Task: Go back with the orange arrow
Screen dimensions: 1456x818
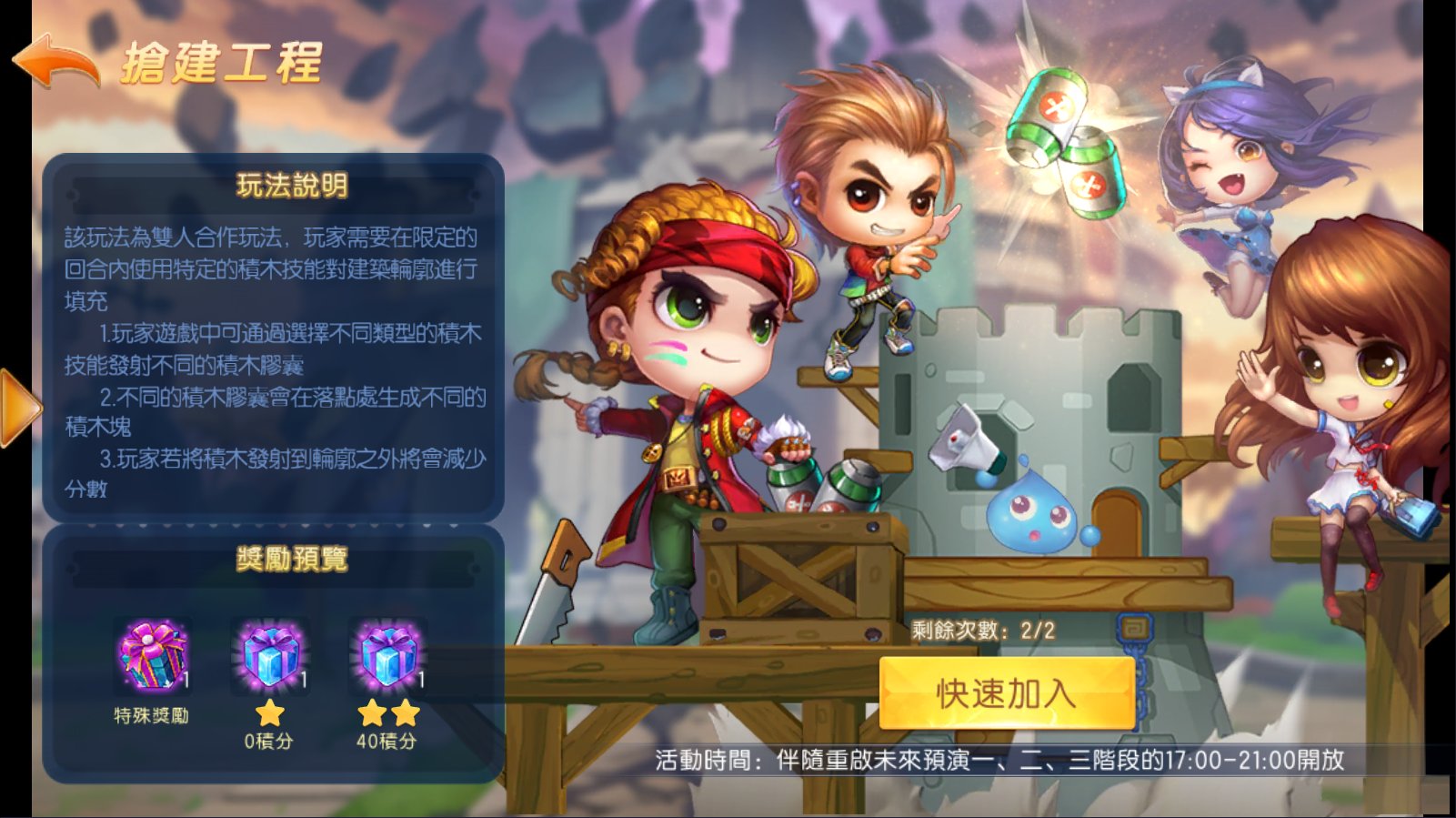Action: (56, 61)
